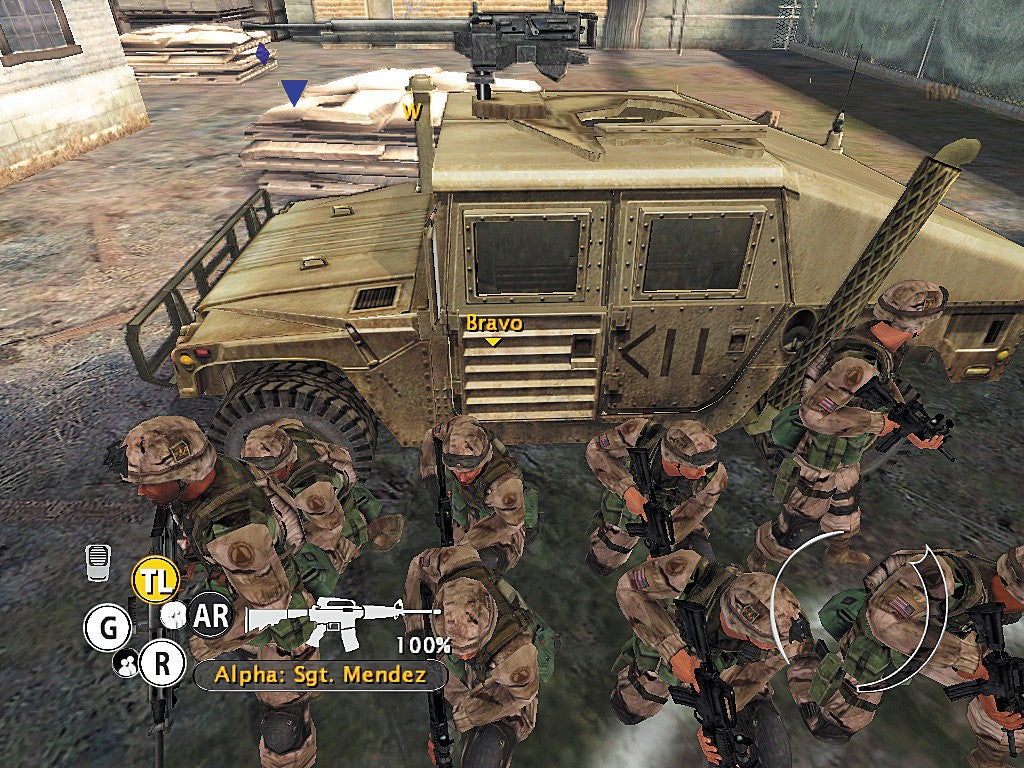
Task: Choose the AR automatic rifleman icon
Action: (210, 616)
